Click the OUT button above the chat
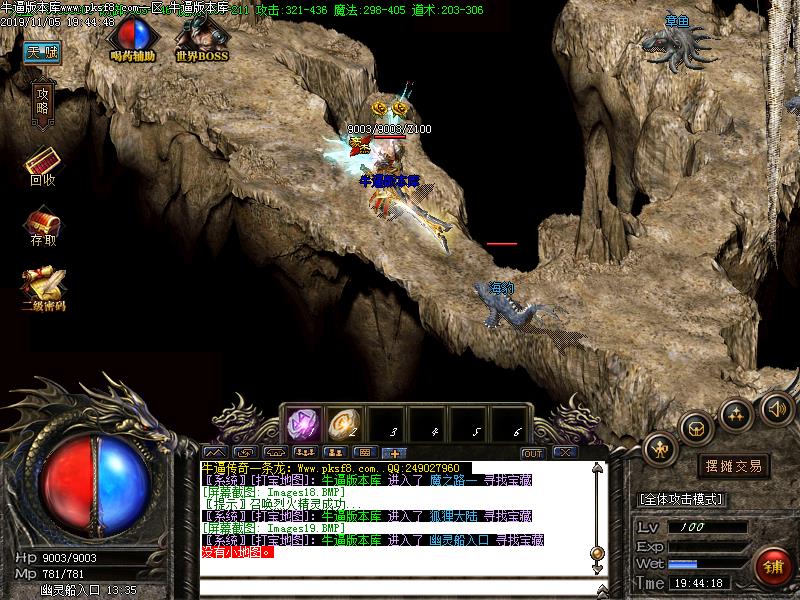This screenshot has height=600, width=800. (x=533, y=453)
